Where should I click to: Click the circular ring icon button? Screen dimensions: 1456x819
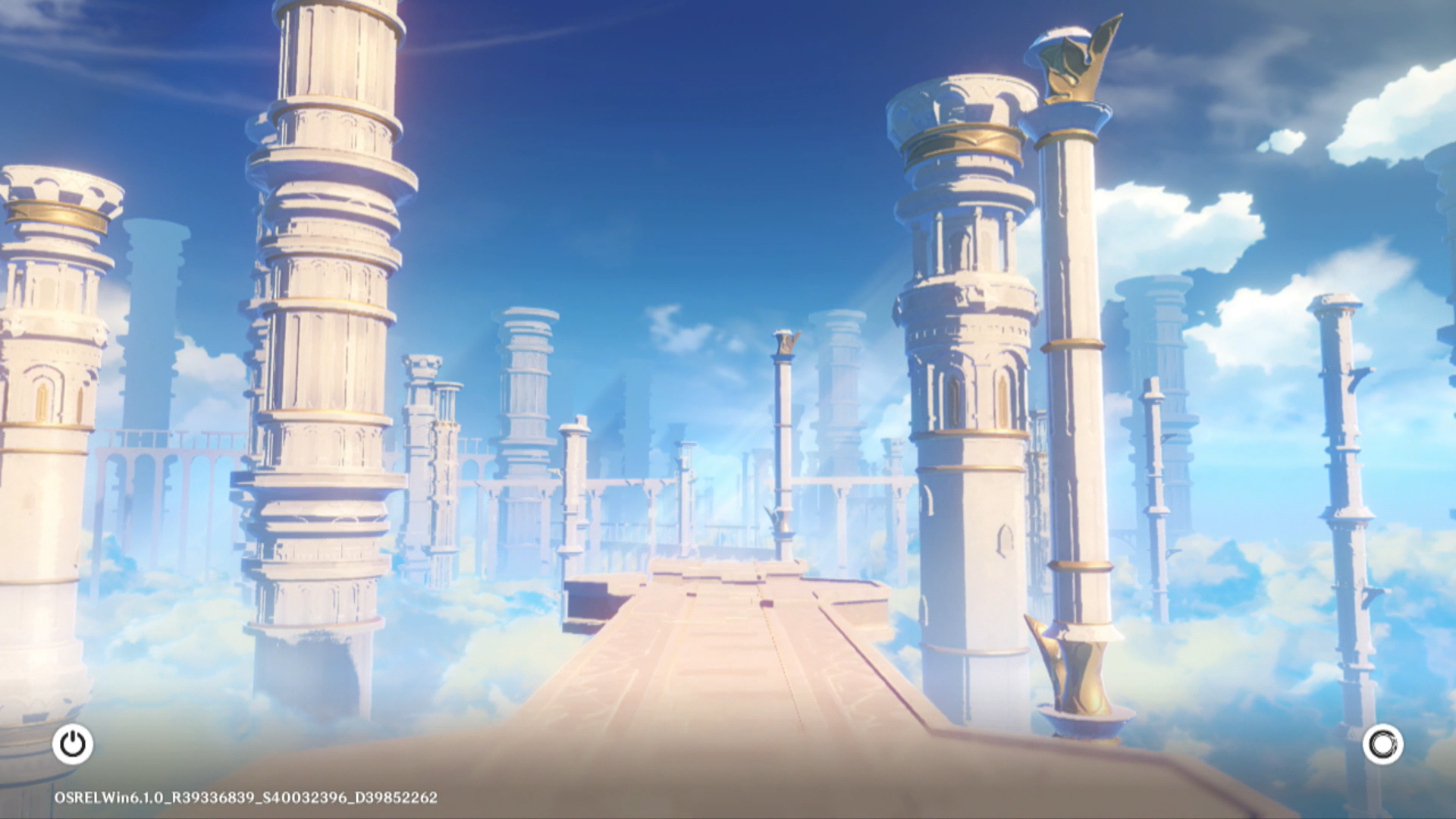pyautogui.click(x=1382, y=744)
